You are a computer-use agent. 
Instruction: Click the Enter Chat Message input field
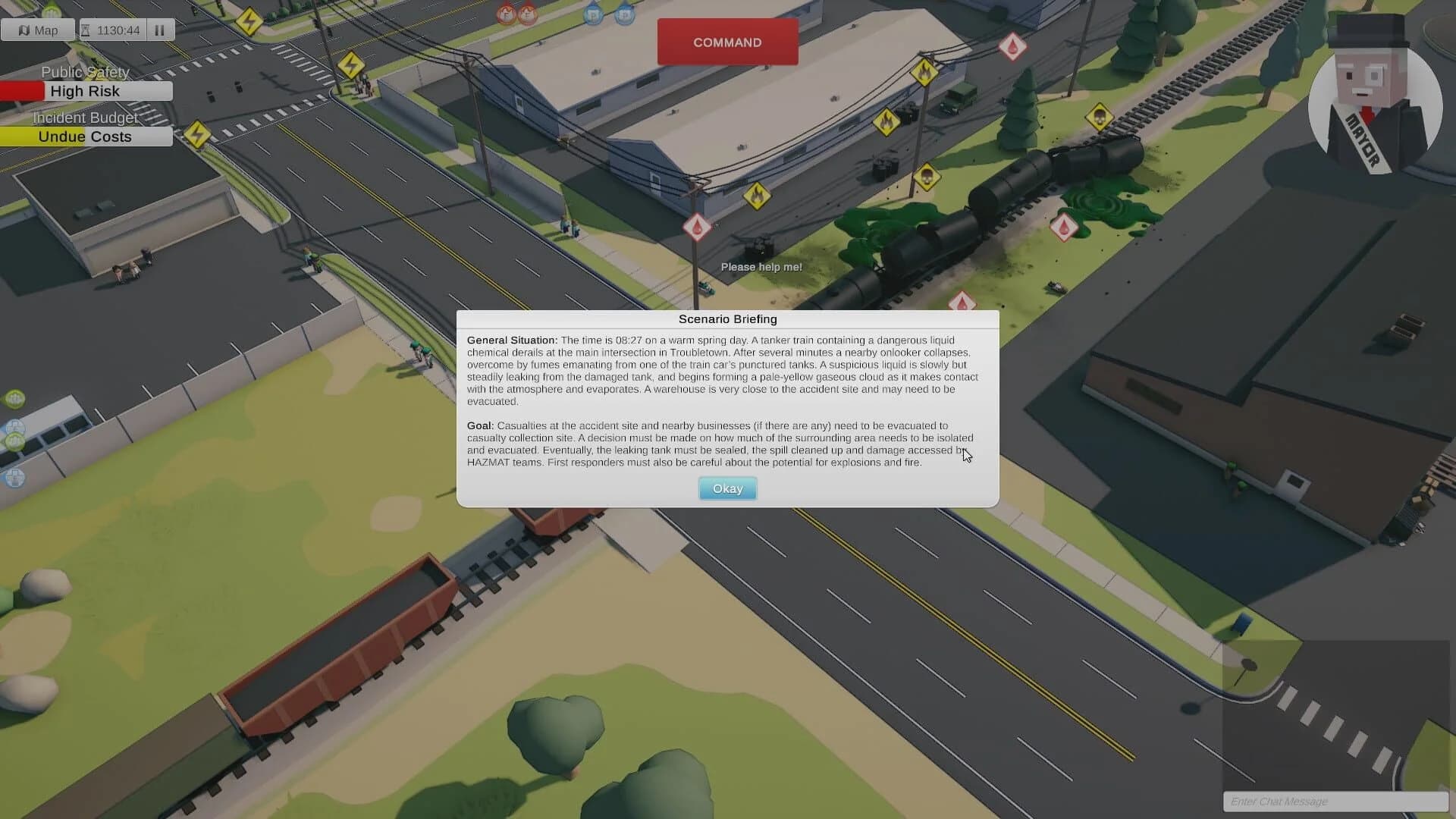click(1335, 802)
